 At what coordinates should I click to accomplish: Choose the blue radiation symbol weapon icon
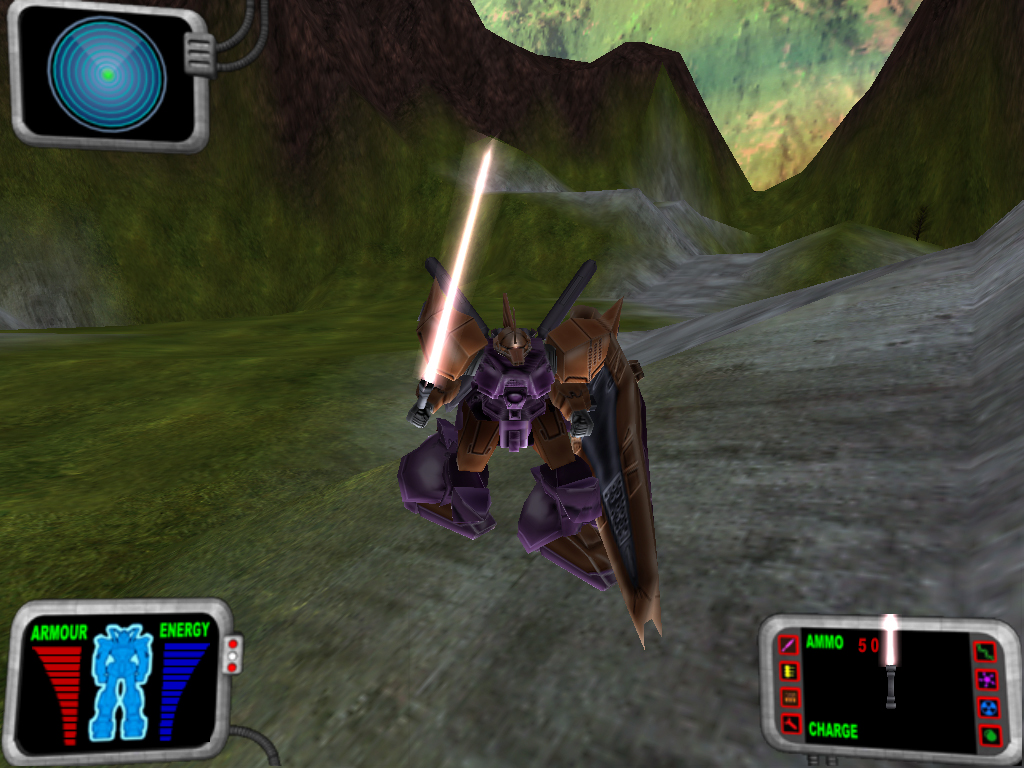pos(986,707)
